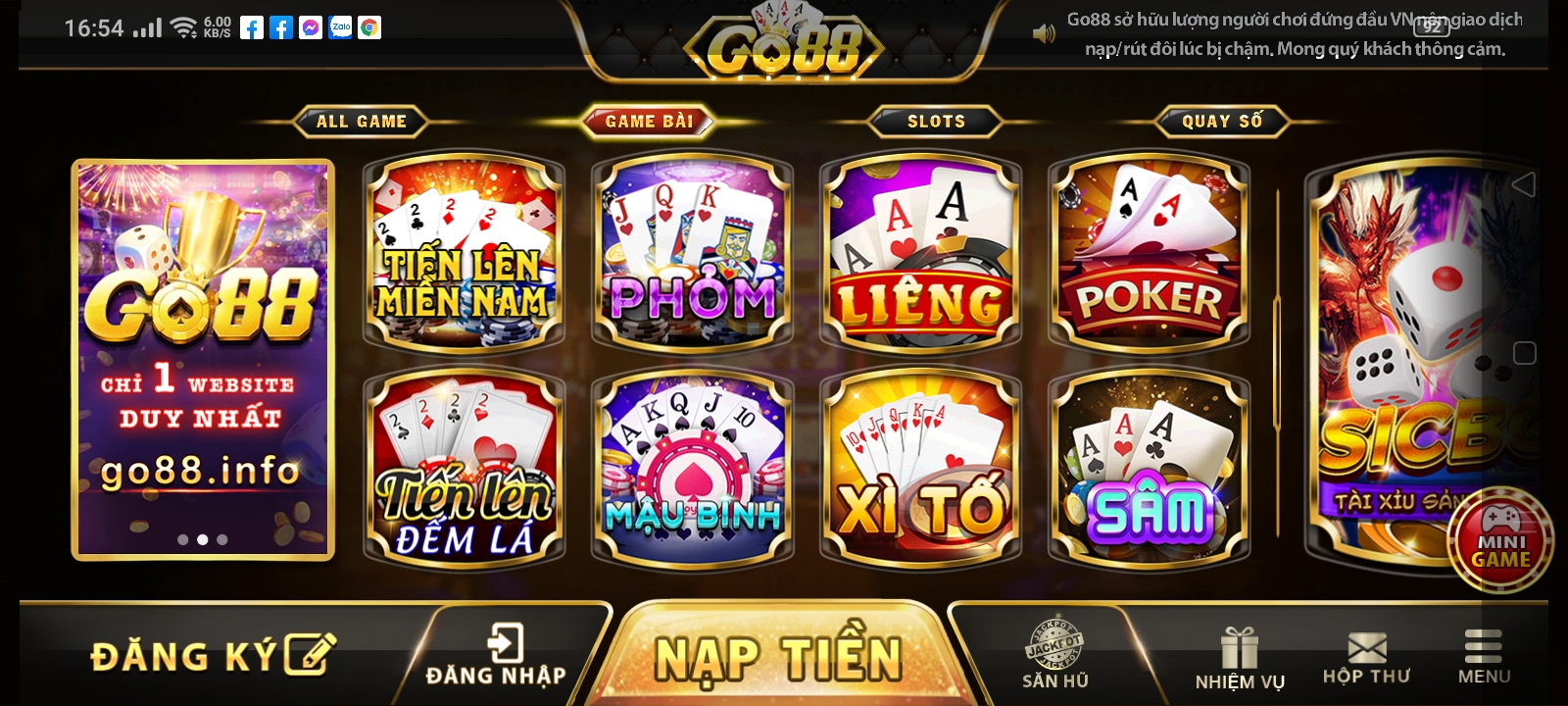This screenshot has width=1568, height=706.
Task: Choose the Sâm card game
Action: coord(1149,471)
